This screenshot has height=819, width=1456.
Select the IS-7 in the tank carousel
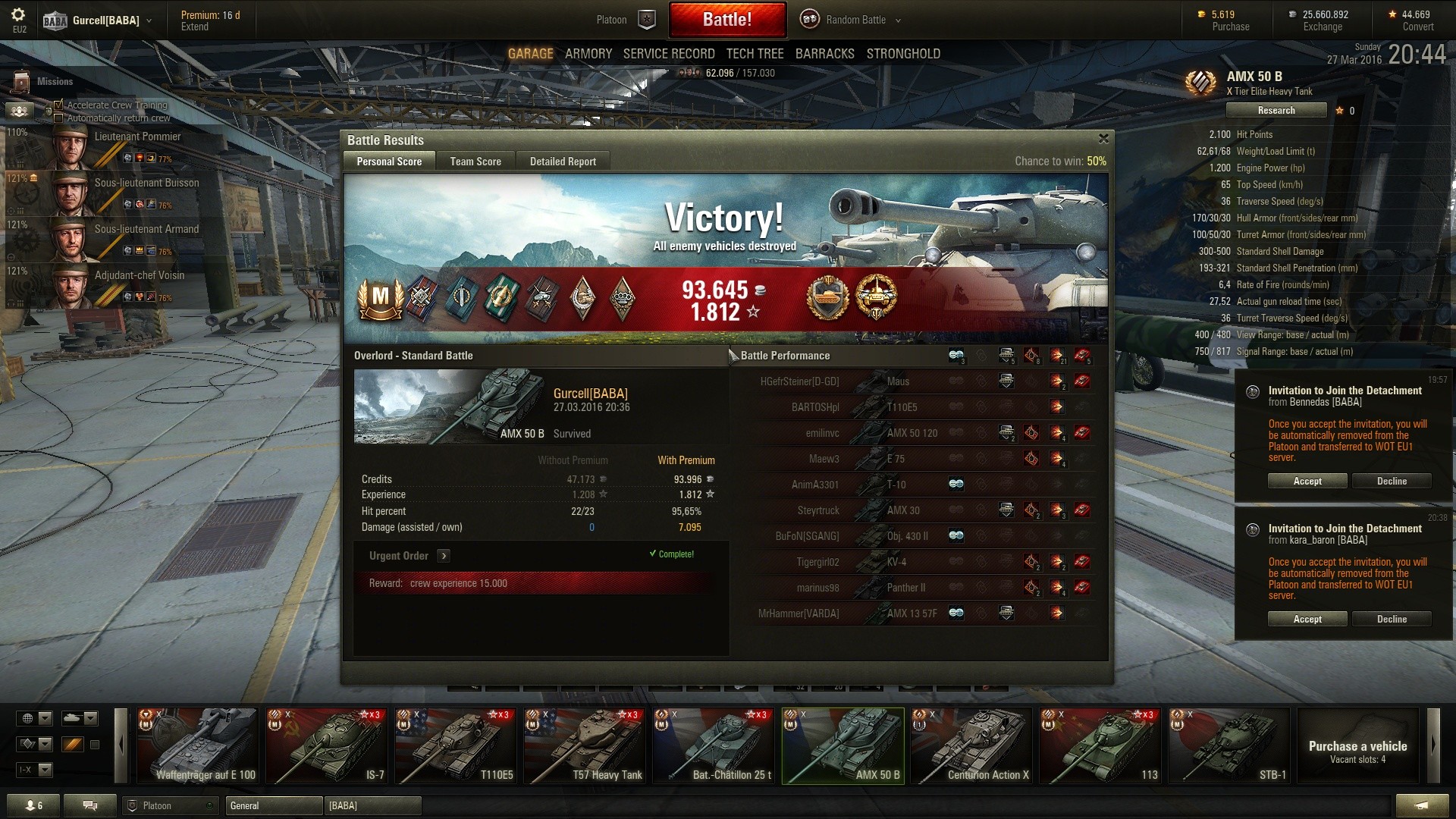click(x=326, y=745)
